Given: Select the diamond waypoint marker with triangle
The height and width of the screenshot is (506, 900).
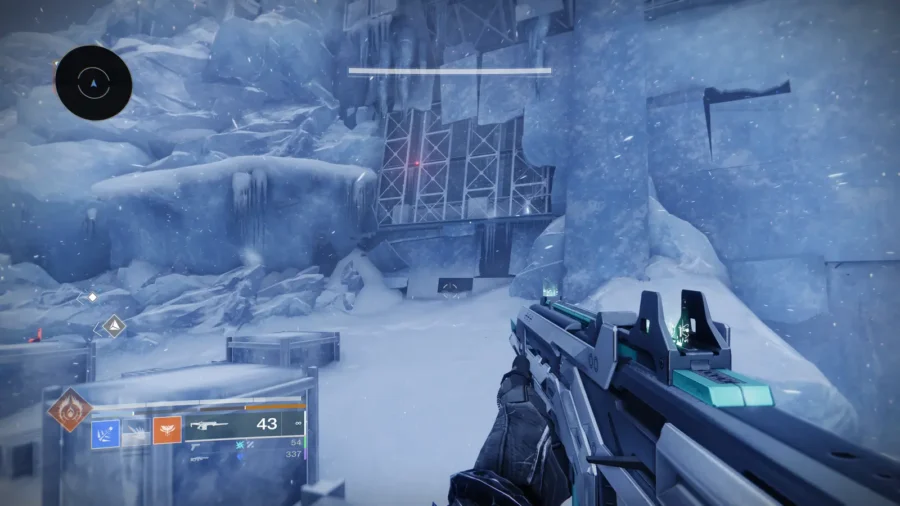Looking at the screenshot, I should [114, 325].
